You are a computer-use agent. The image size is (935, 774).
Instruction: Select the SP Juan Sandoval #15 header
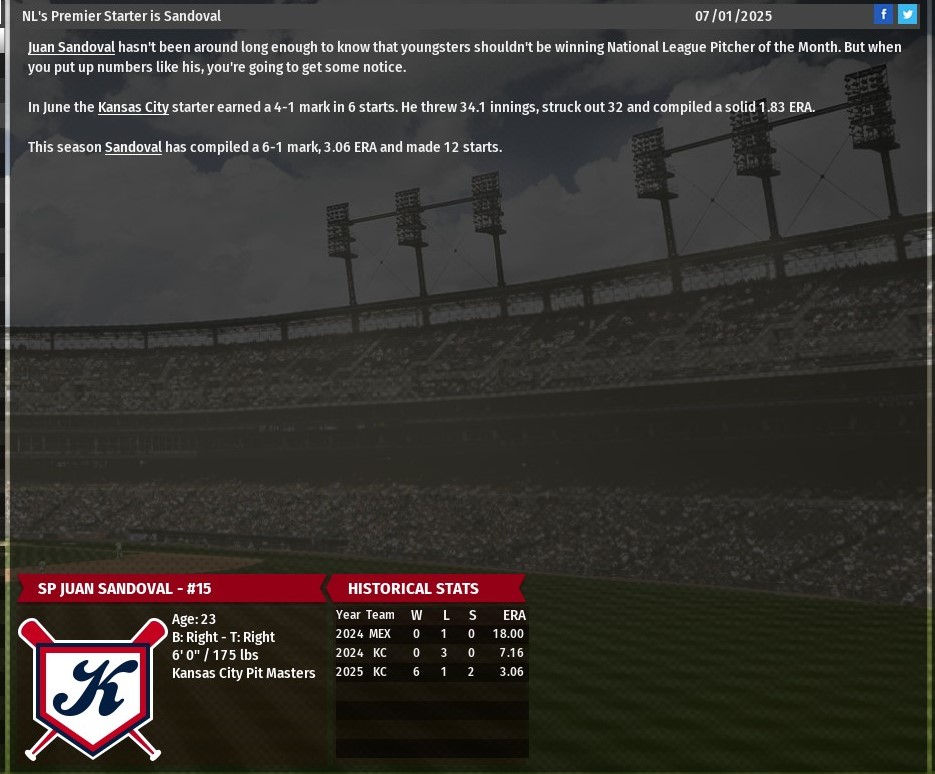point(124,588)
